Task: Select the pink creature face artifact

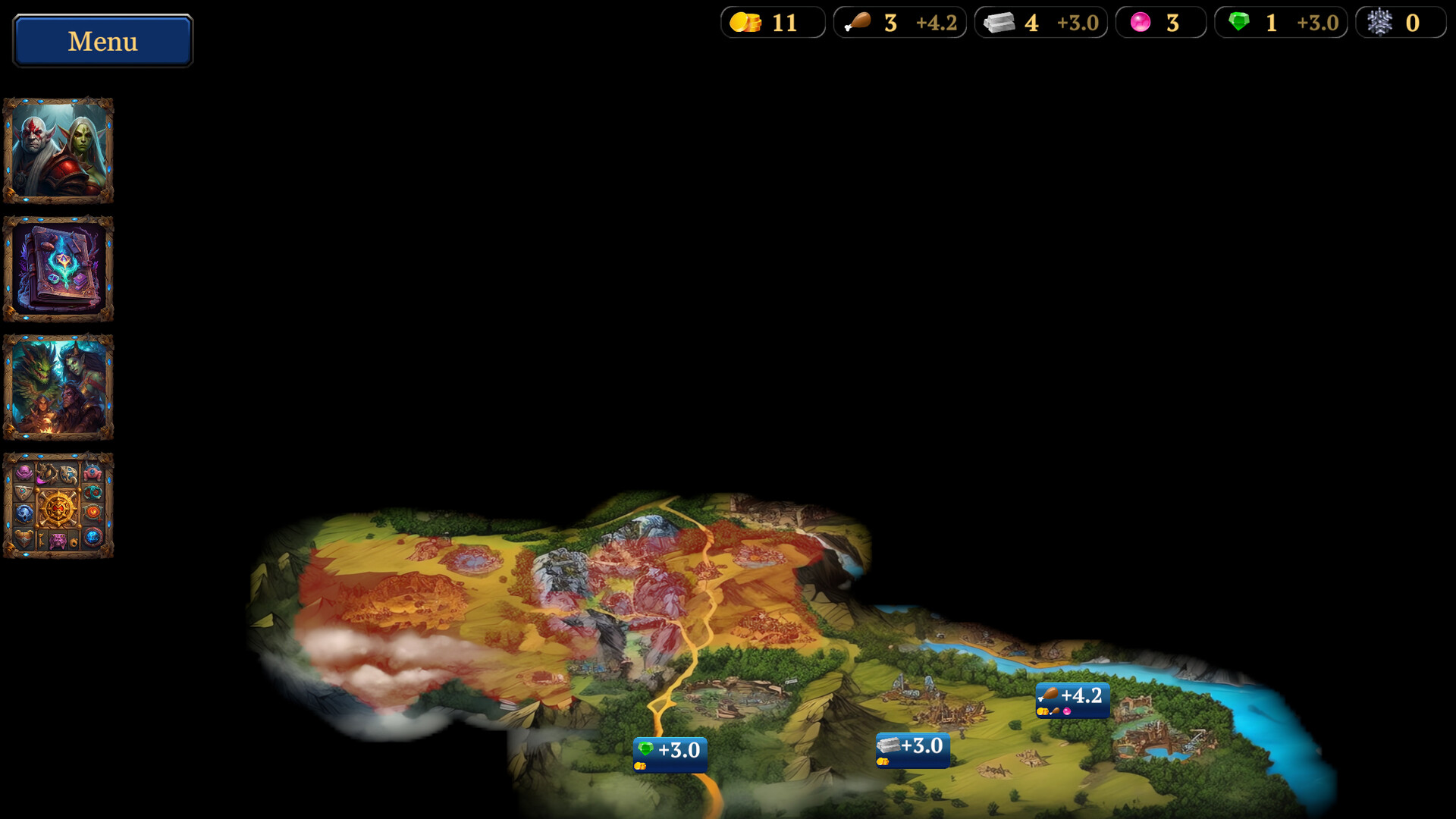Action: (x=58, y=541)
